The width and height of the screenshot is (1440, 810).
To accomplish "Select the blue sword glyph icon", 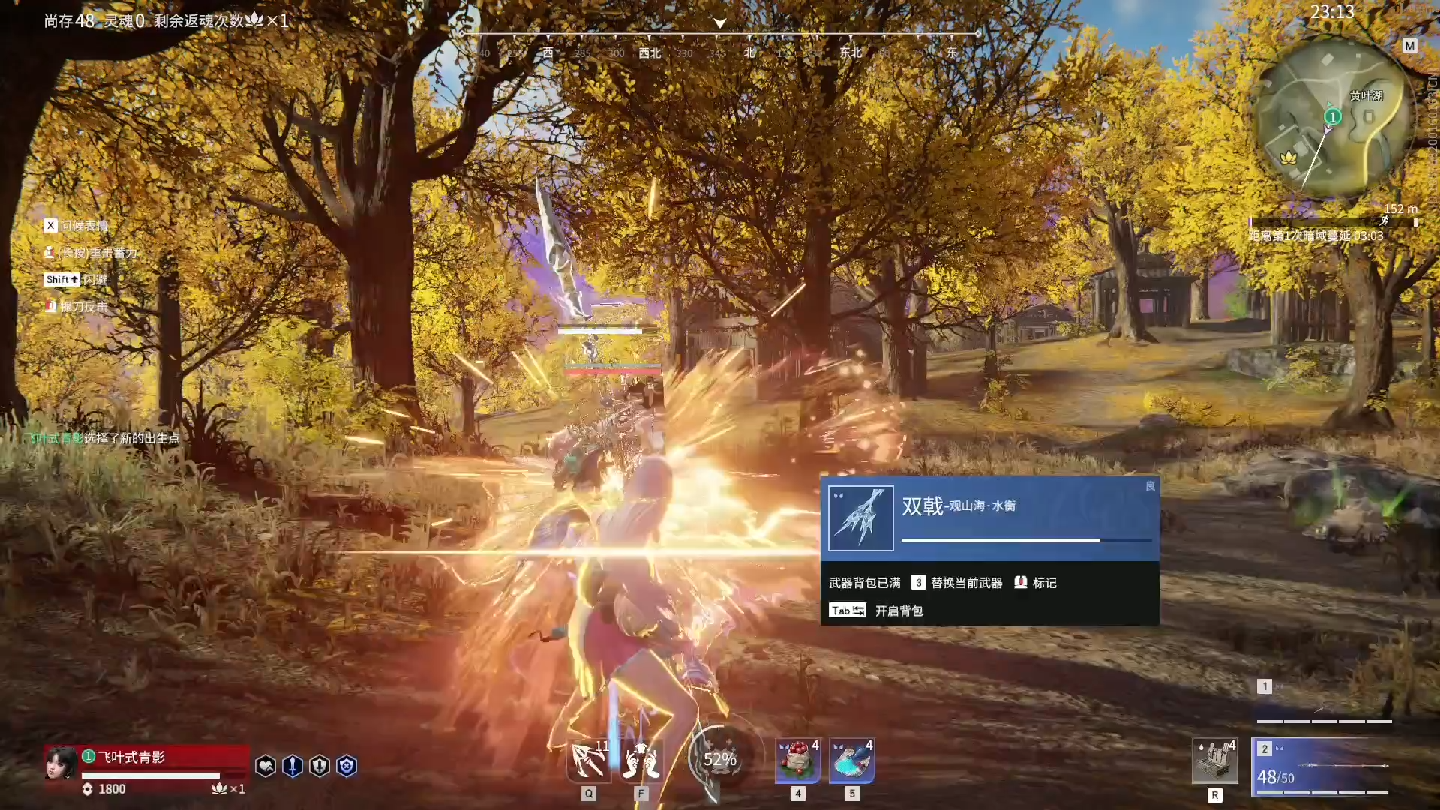I will [292, 766].
